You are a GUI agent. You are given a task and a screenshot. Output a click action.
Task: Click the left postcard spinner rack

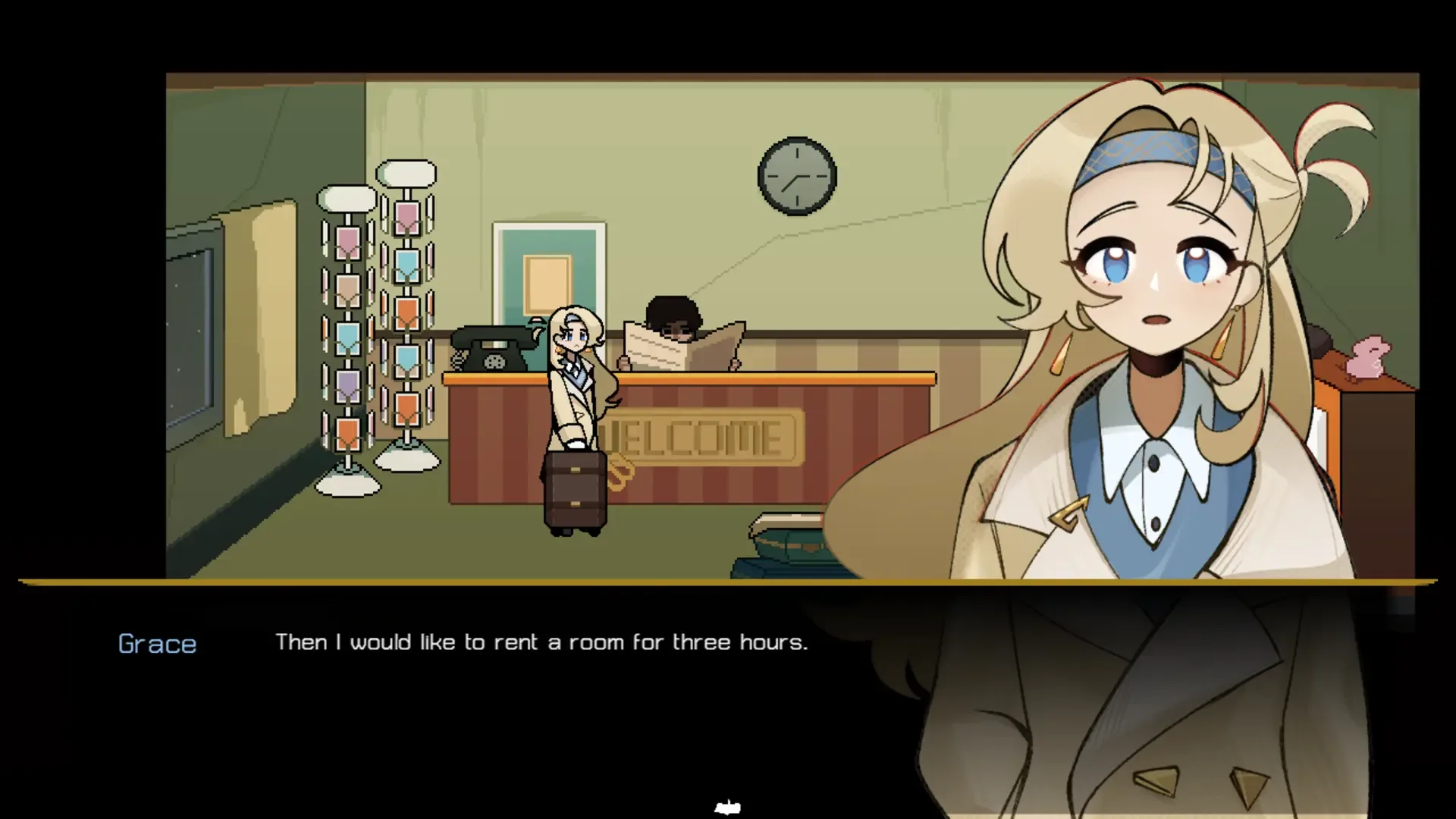pyautogui.click(x=348, y=326)
